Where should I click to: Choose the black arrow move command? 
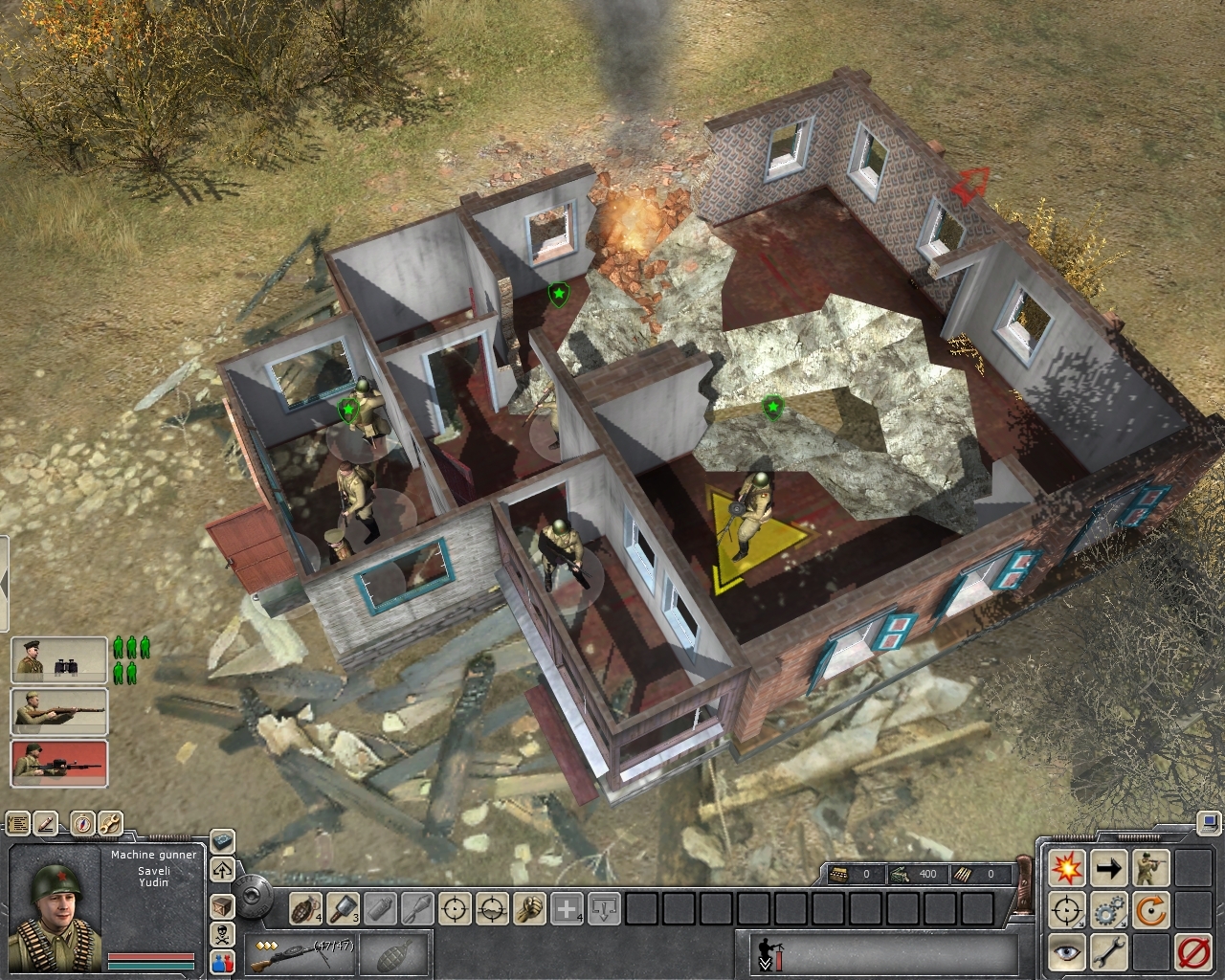[x=1108, y=869]
